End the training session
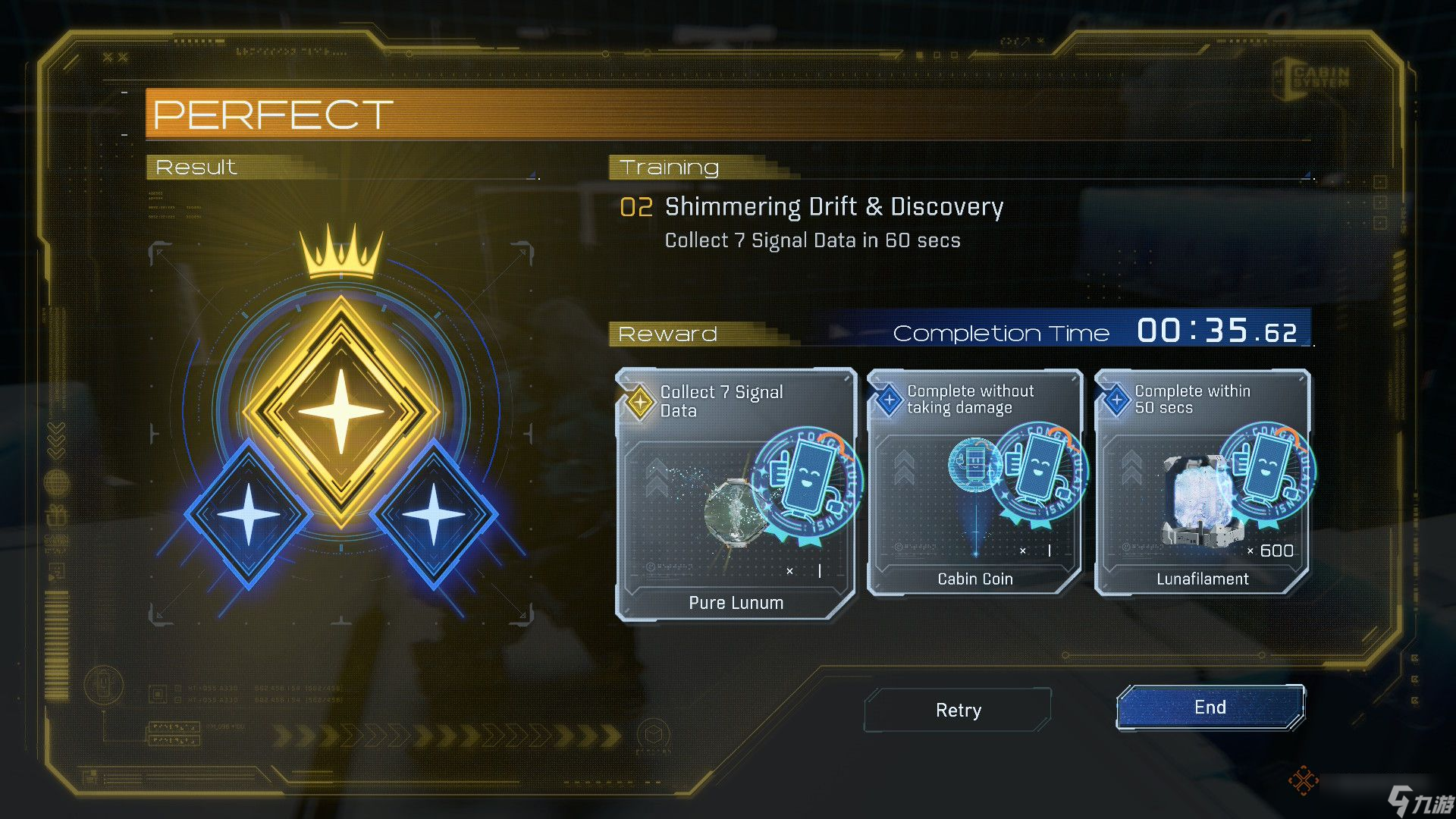This screenshot has height=819, width=1456. (1210, 708)
